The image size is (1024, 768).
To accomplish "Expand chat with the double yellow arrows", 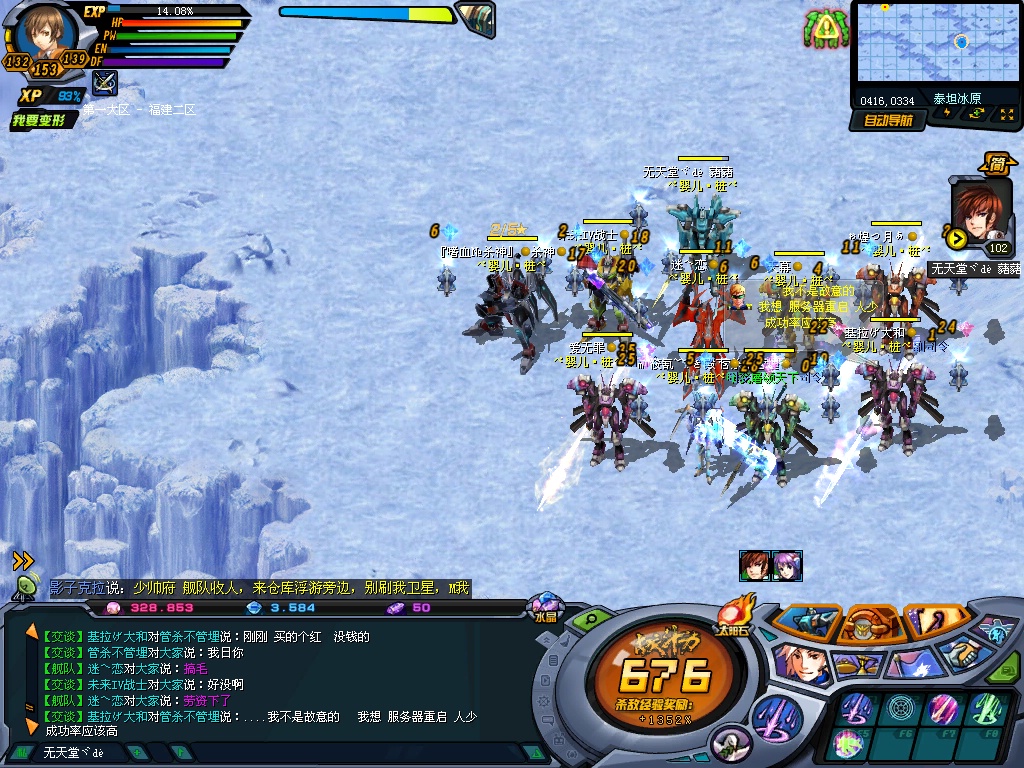I will (x=23, y=561).
